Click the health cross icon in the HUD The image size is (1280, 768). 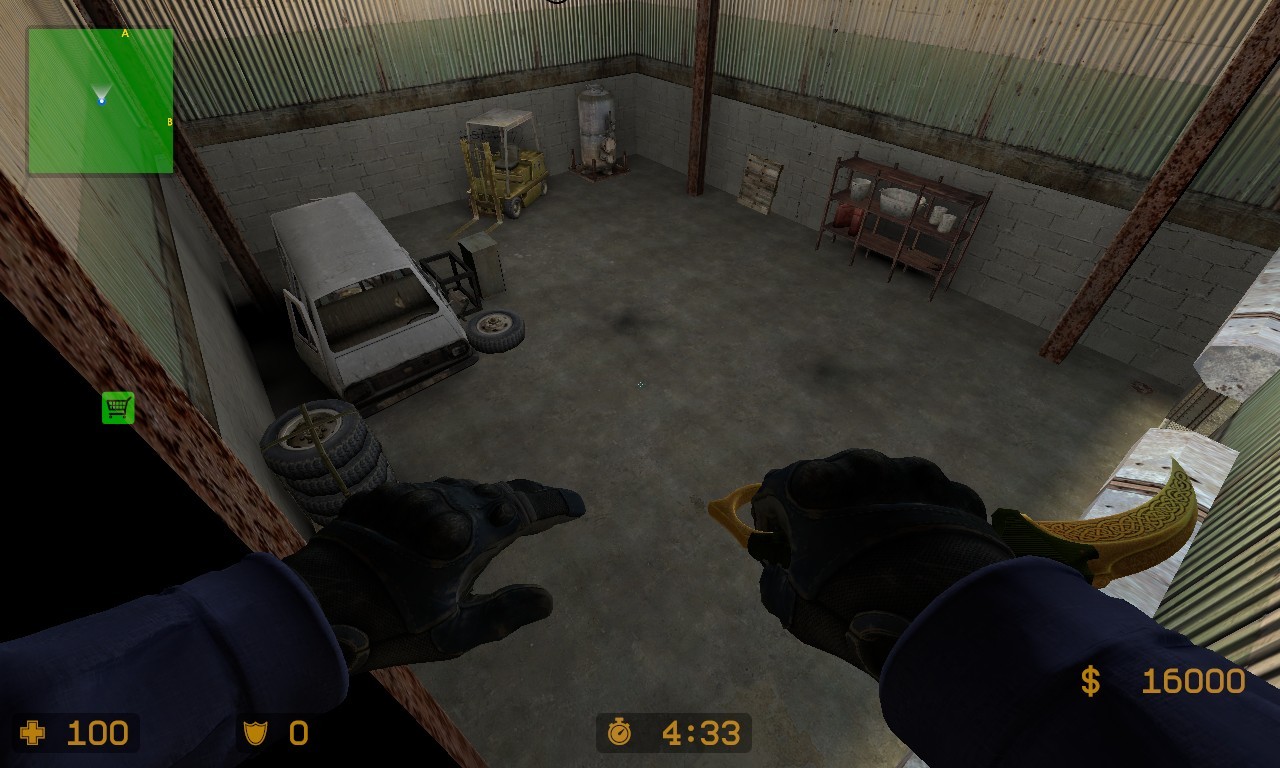32,734
